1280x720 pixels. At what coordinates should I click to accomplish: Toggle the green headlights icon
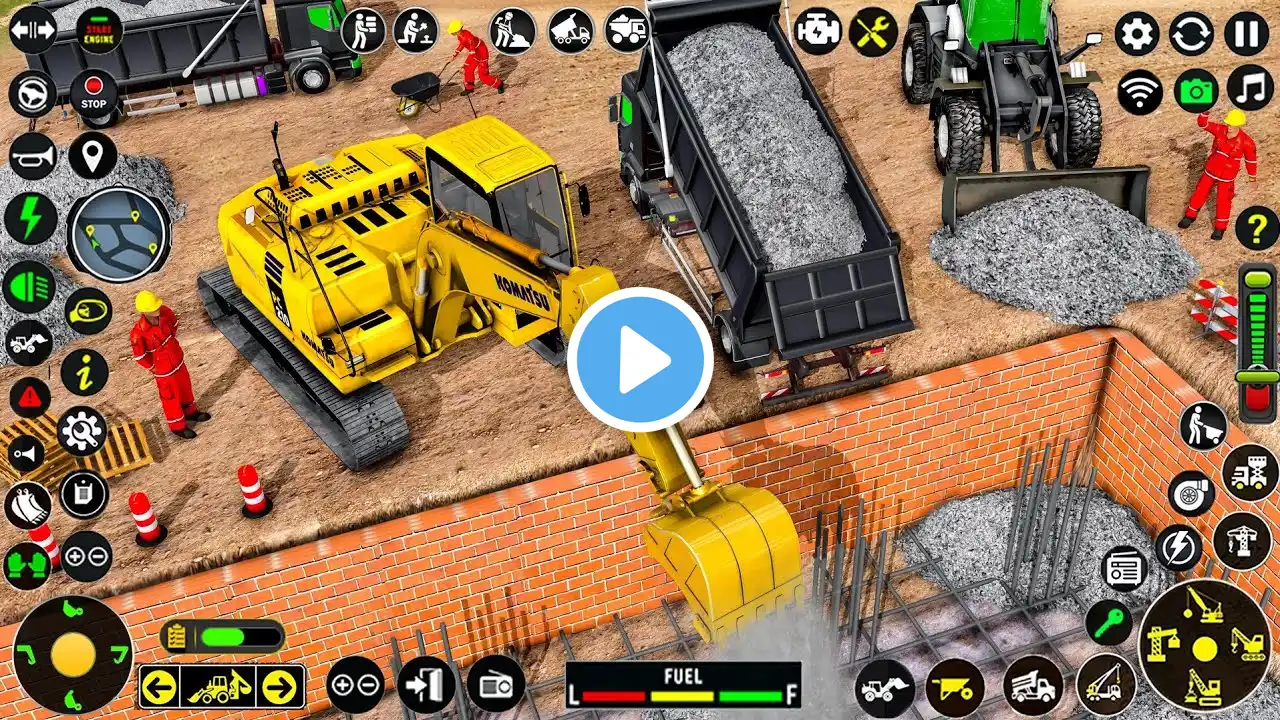point(30,287)
